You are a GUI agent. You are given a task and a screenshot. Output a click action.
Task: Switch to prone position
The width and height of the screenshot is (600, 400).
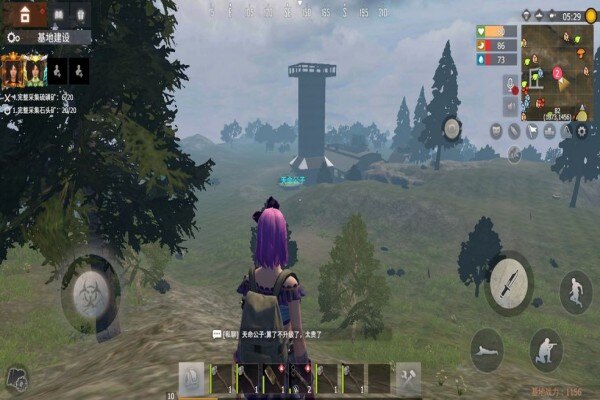[487, 349]
